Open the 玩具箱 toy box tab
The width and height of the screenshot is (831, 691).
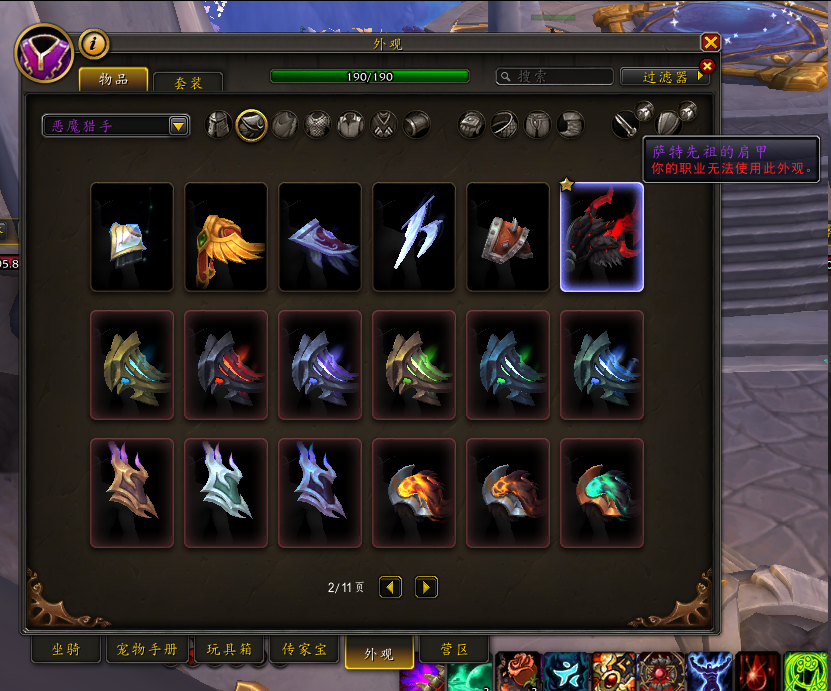[x=229, y=650]
